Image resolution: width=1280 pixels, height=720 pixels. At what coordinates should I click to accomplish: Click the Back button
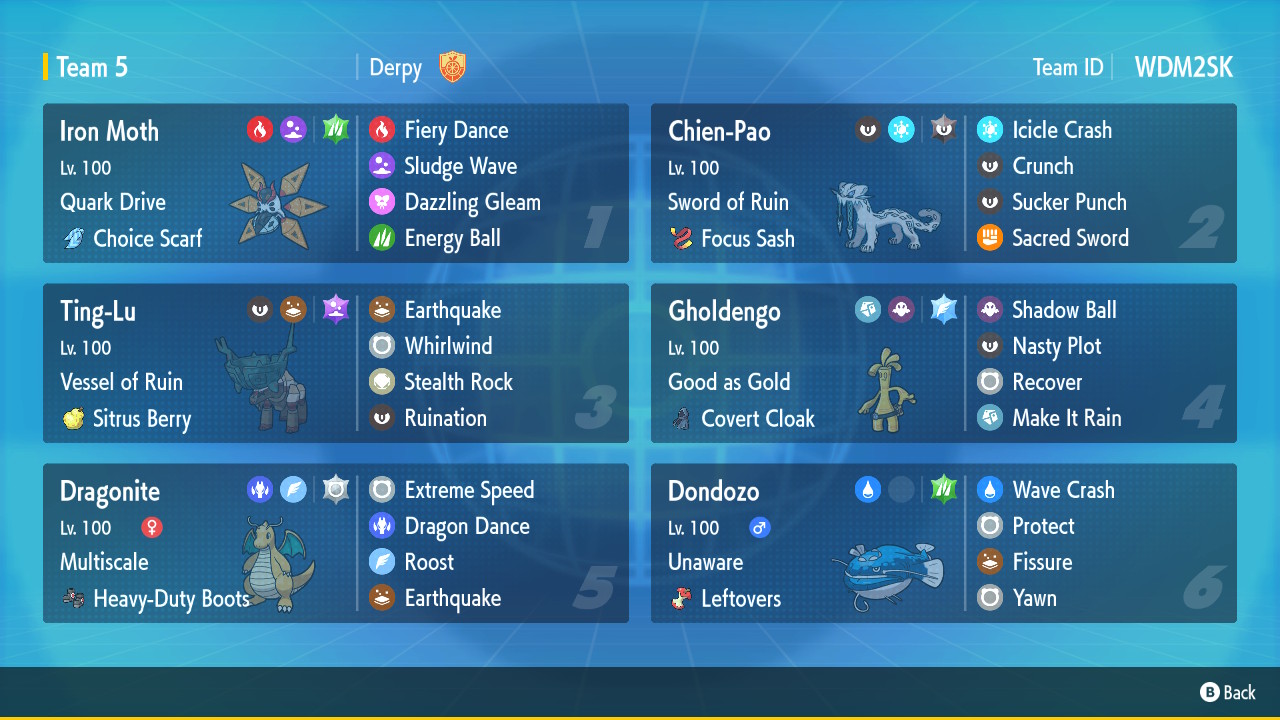(x=1228, y=692)
